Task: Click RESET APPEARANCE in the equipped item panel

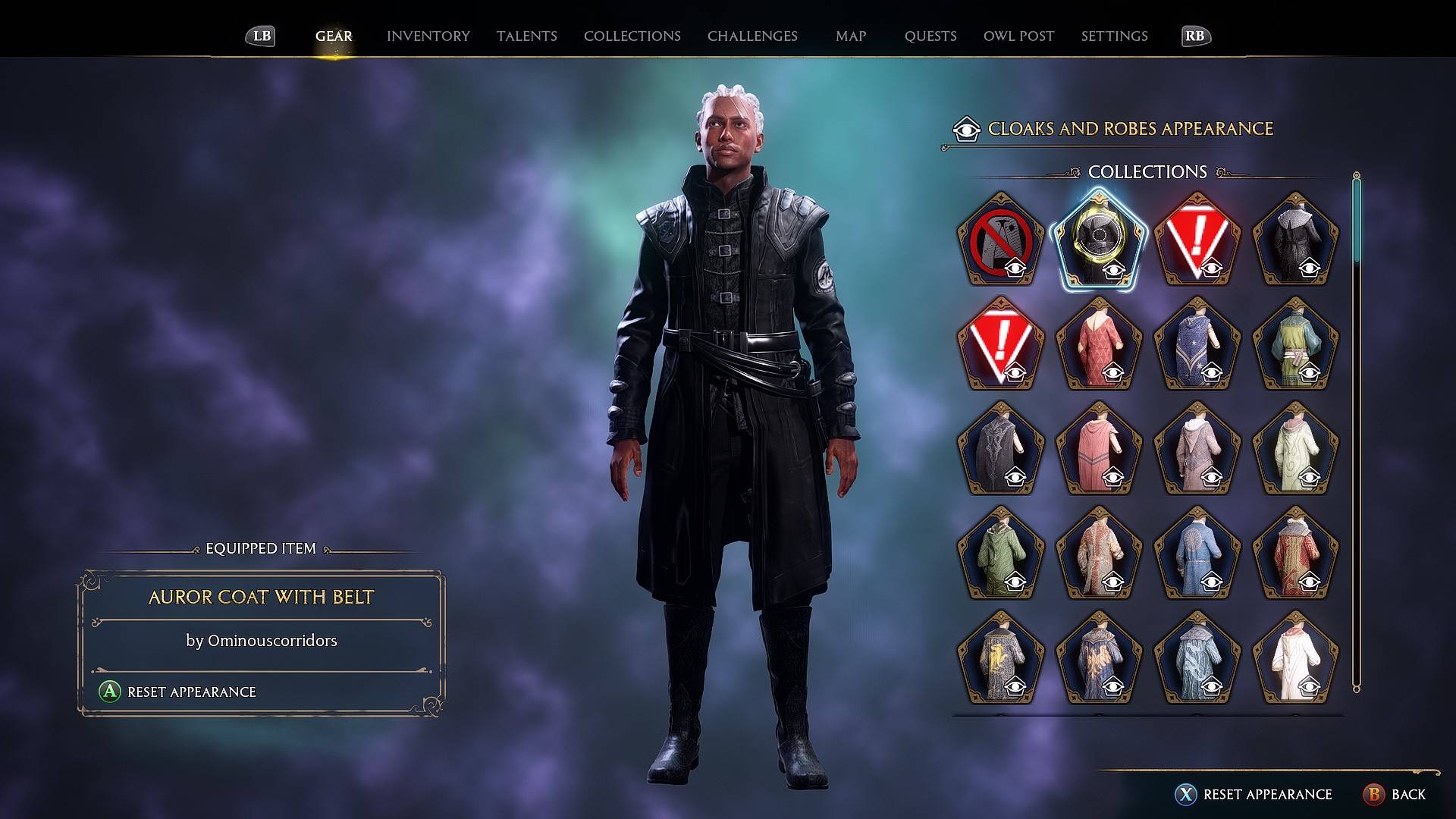Action: click(x=192, y=692)
